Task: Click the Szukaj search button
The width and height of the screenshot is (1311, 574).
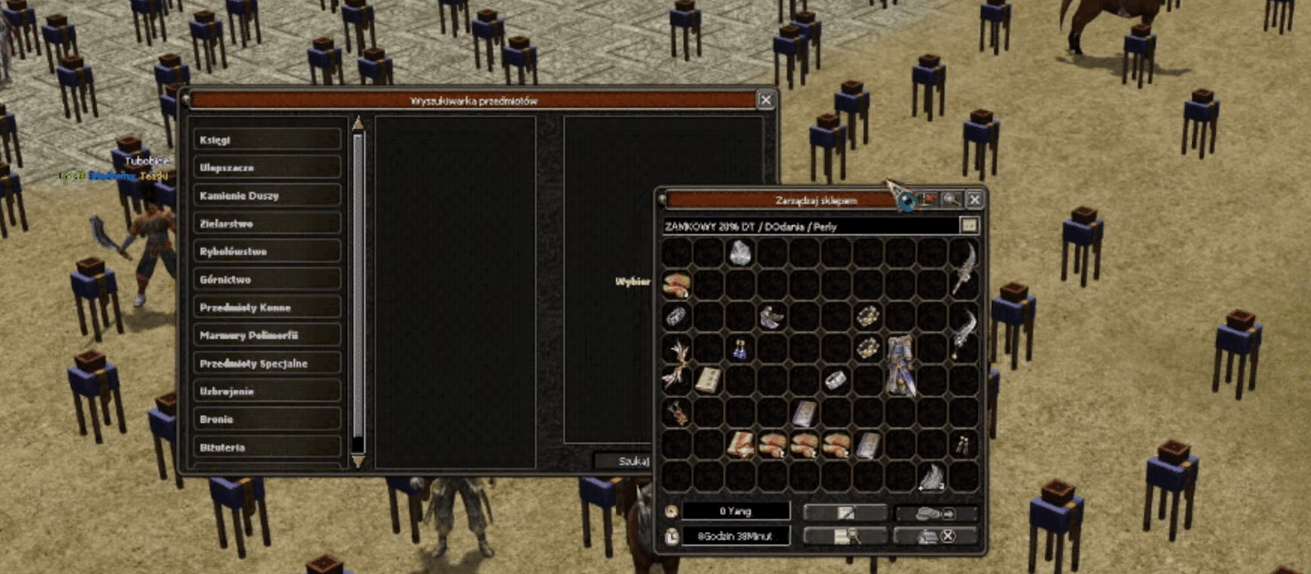Action: pos(624,461)
